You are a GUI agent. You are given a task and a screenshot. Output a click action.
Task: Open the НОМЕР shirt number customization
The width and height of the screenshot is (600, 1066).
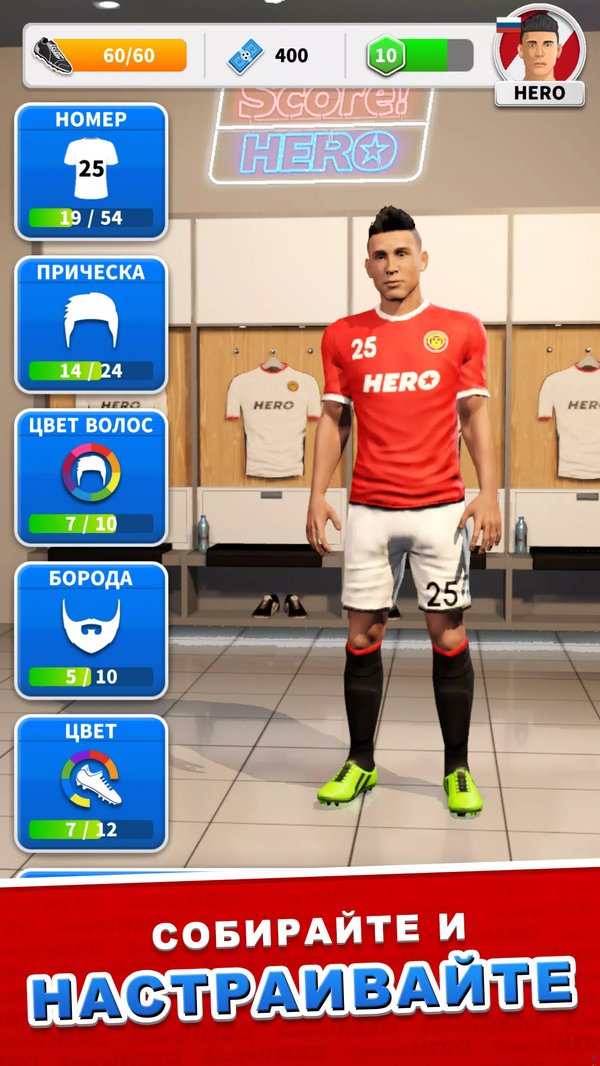91,171
